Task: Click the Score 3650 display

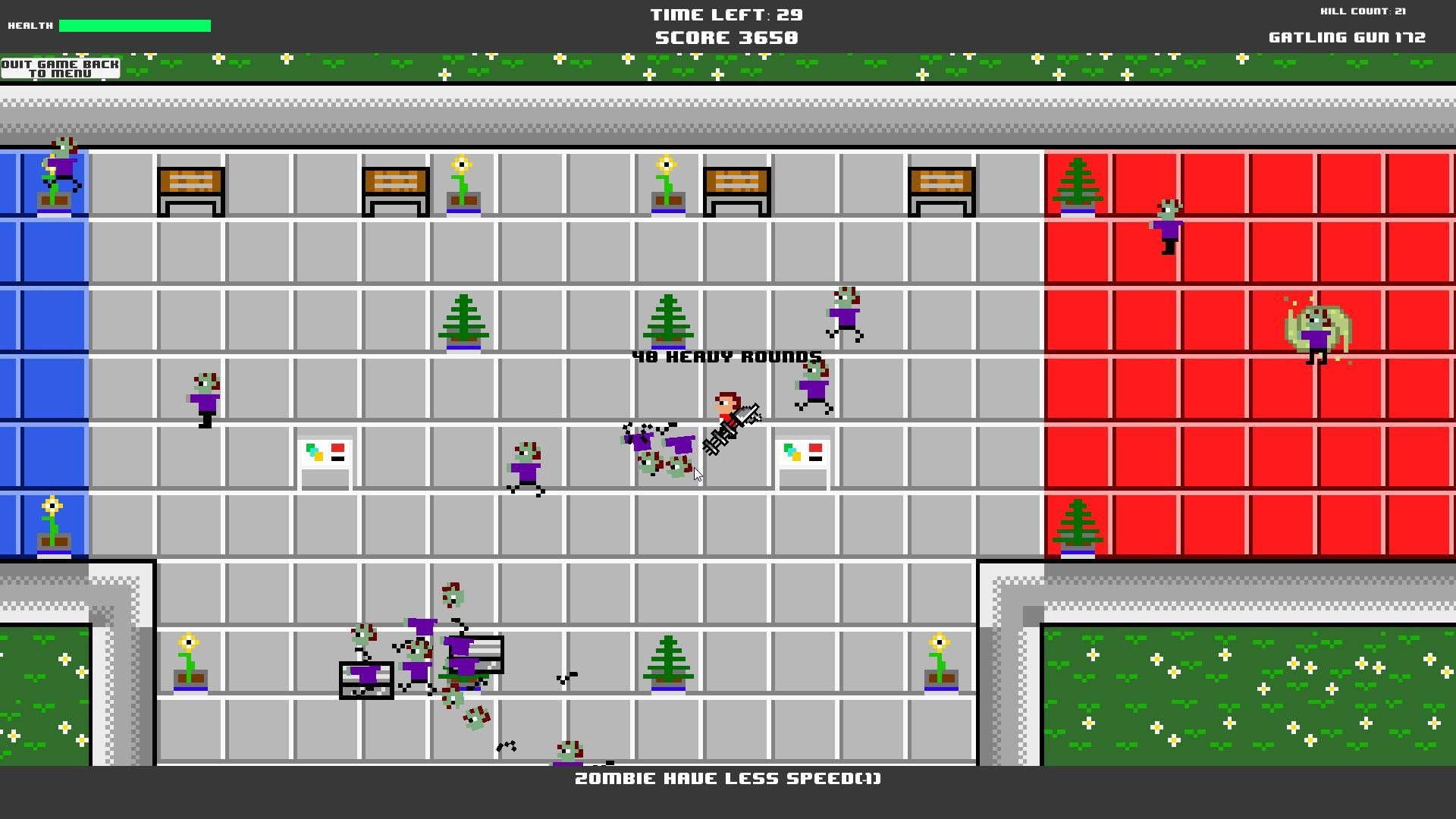Action: point(726,36)
